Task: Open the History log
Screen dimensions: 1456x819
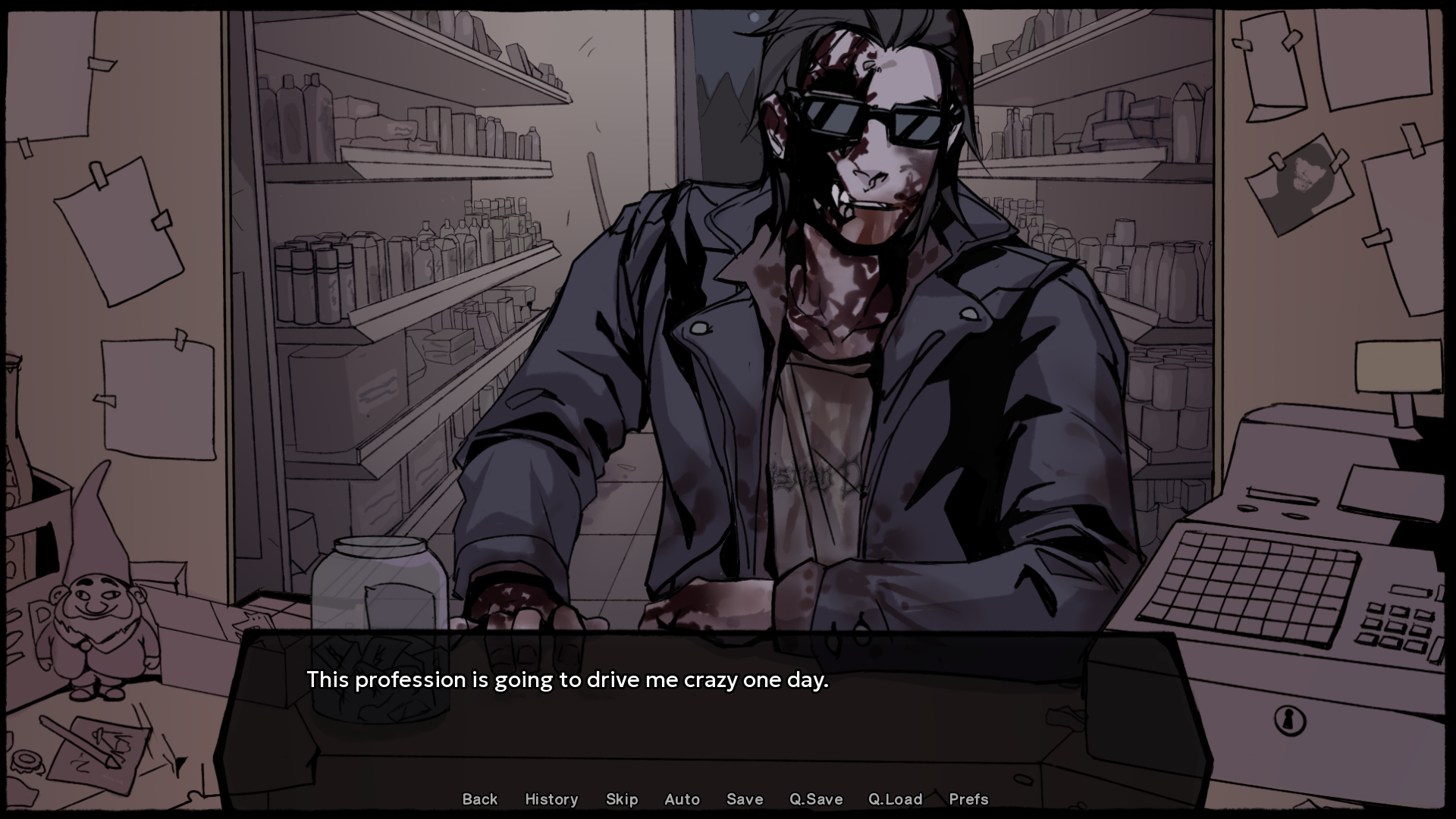Action: pyautogui.click(x=551, y=799)
